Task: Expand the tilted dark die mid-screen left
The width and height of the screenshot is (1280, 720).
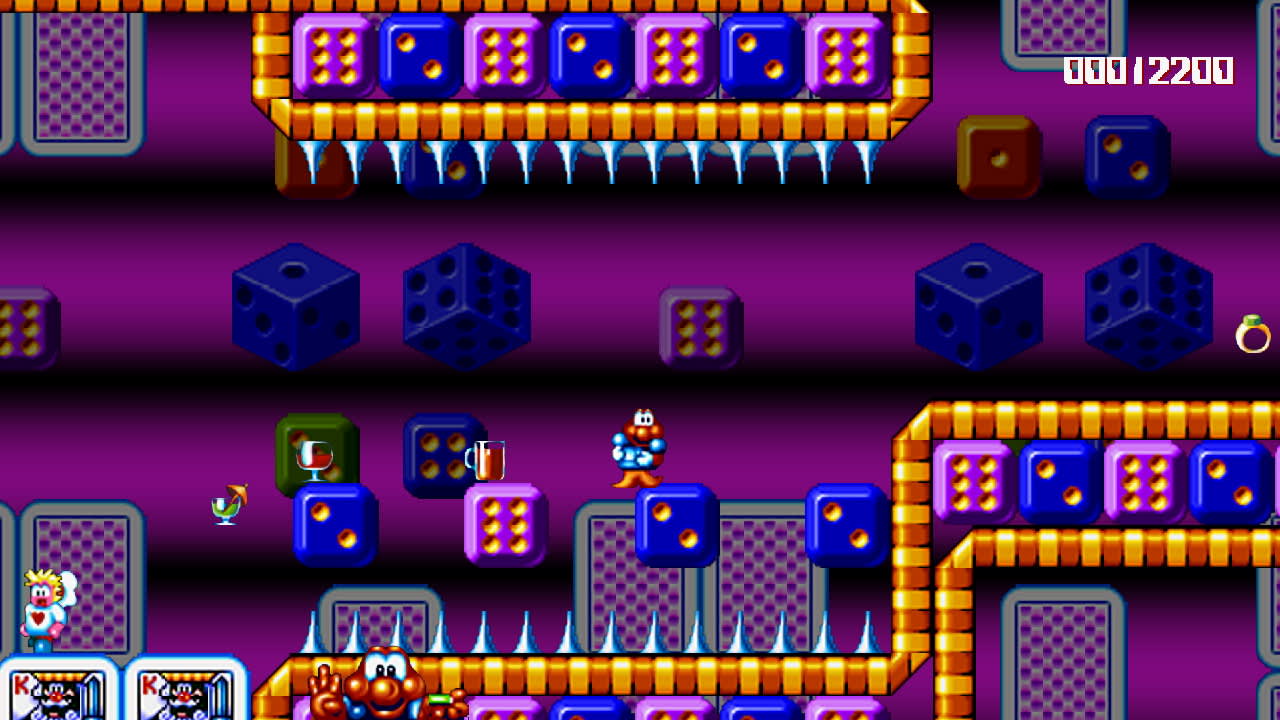Action: point(464,308)
